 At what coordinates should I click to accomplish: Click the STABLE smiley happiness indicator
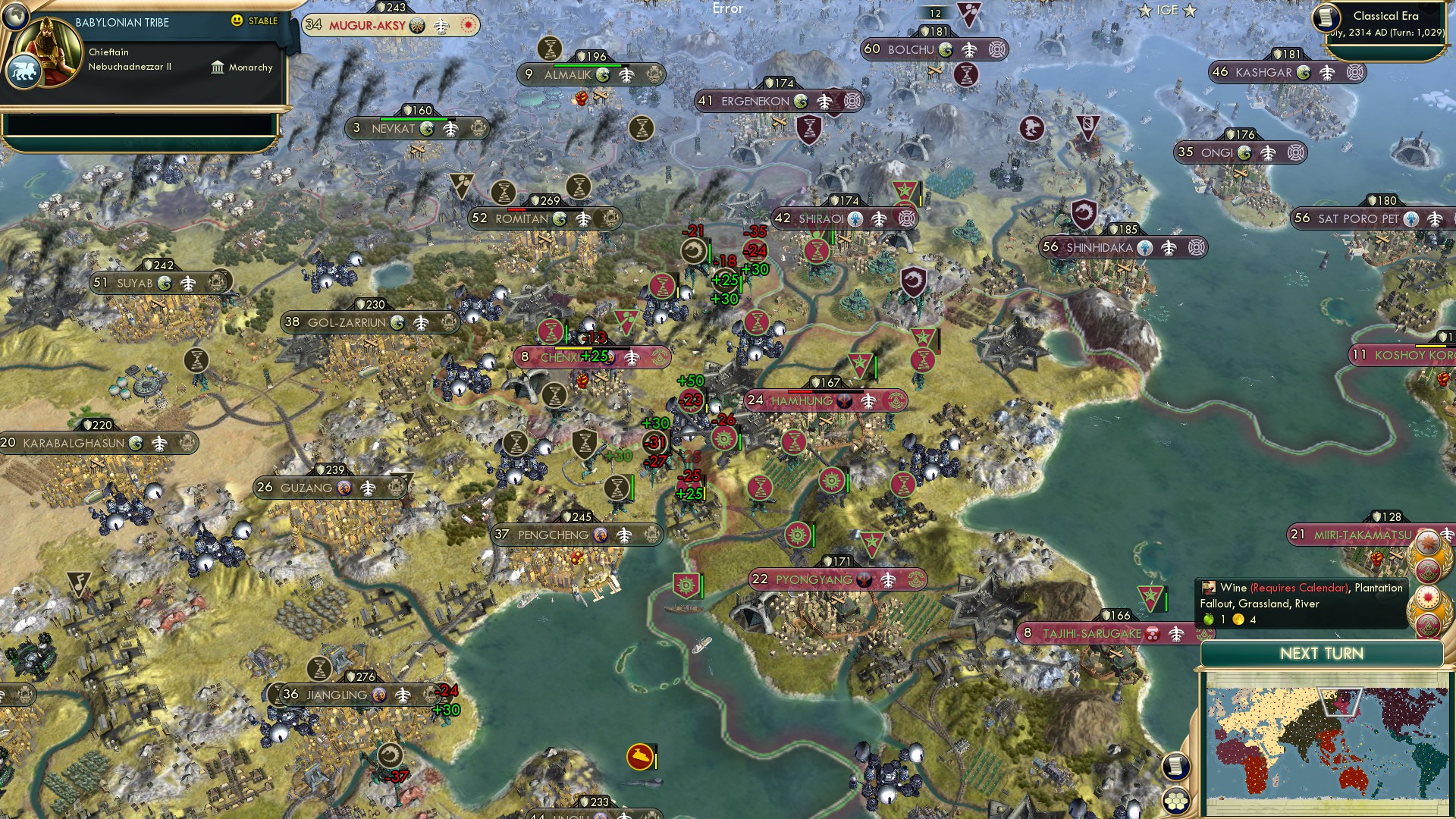tap(237, 21)
